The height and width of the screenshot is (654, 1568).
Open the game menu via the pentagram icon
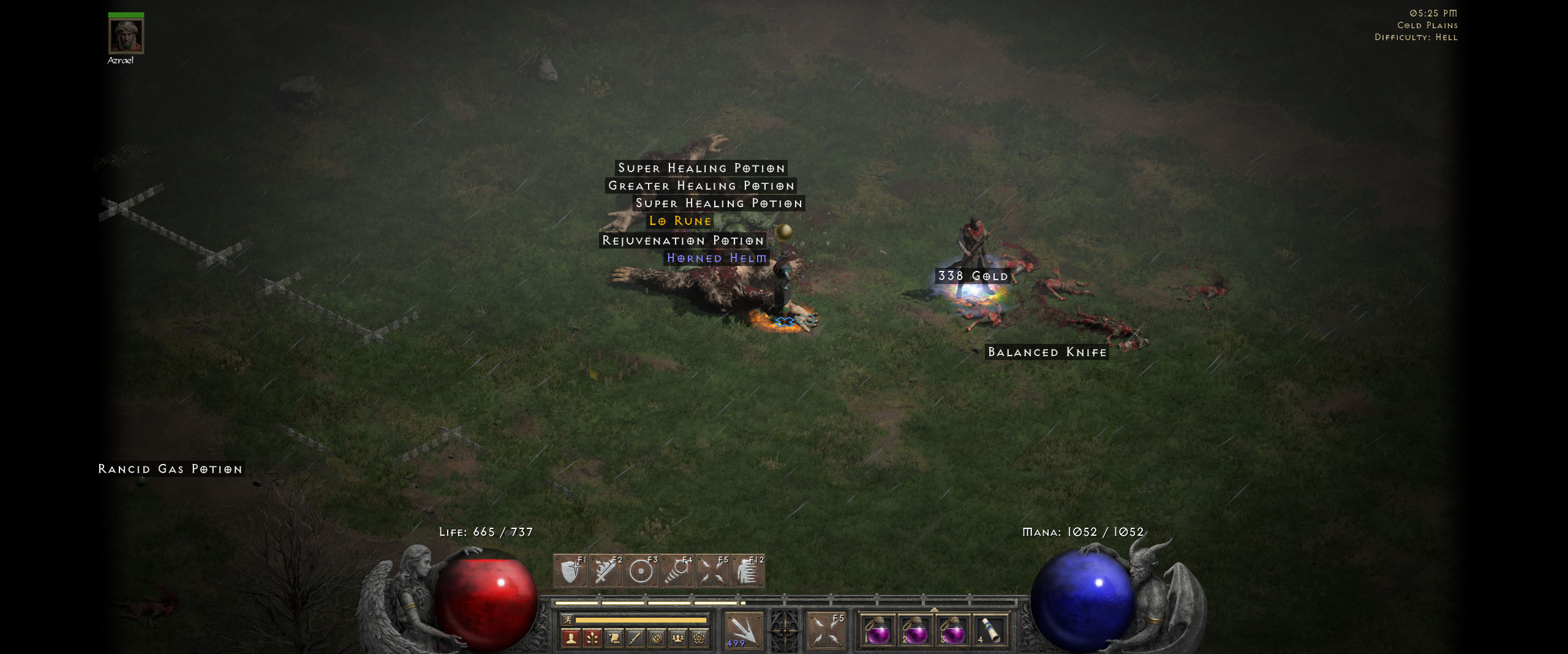coord(699,638)
